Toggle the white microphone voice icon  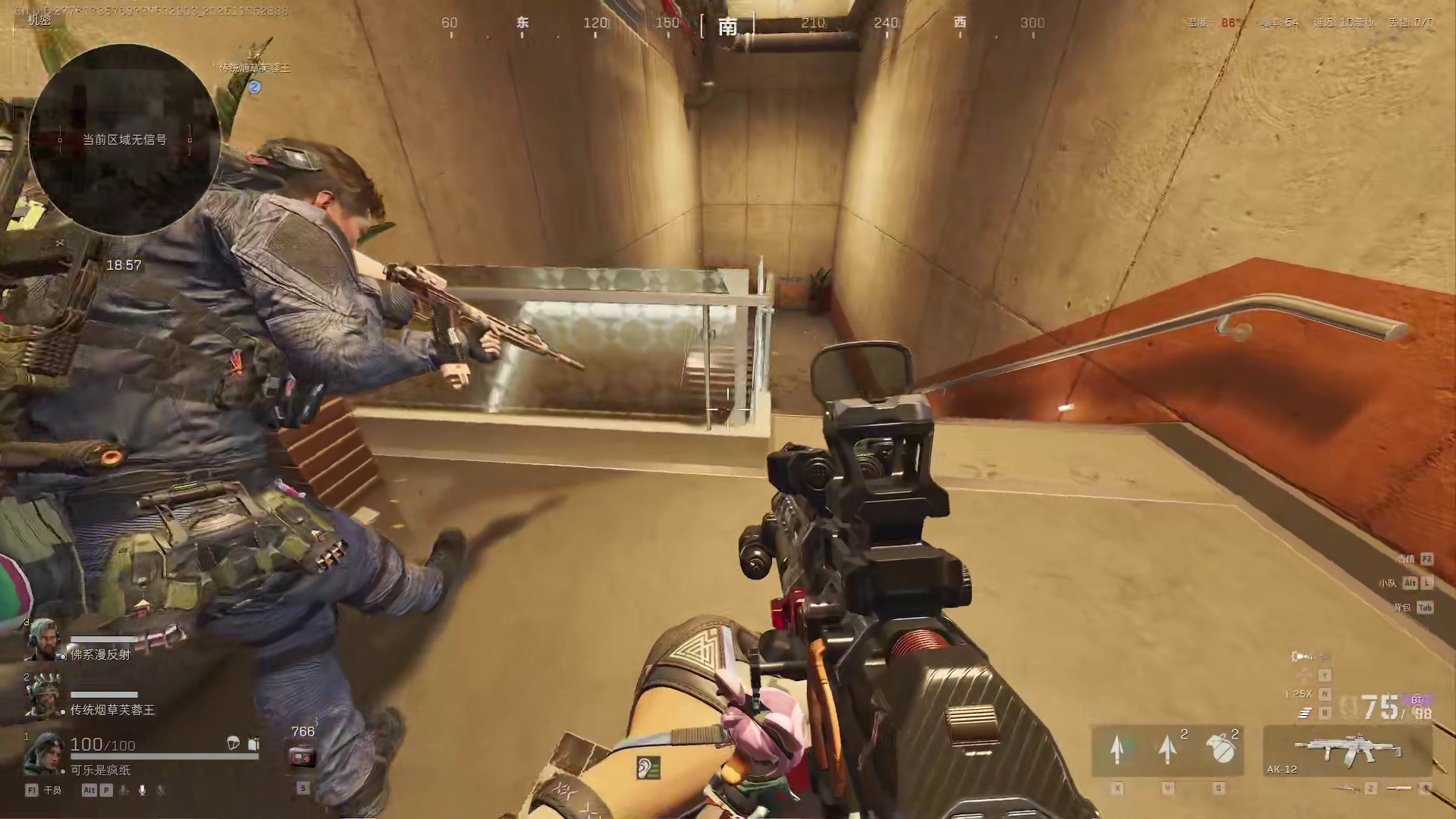(142, 790)
